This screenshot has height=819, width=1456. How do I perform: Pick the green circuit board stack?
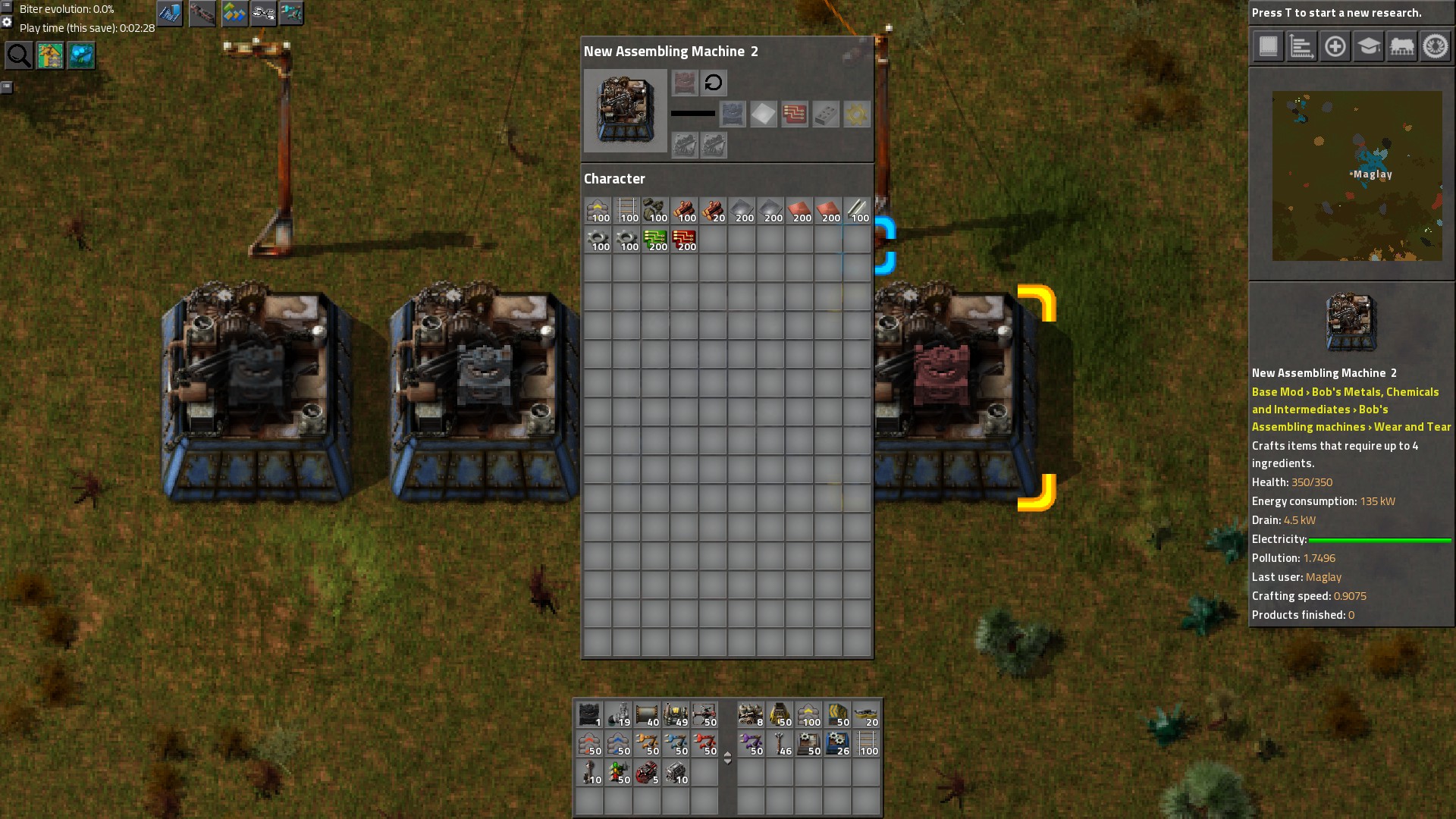[655, 240]
